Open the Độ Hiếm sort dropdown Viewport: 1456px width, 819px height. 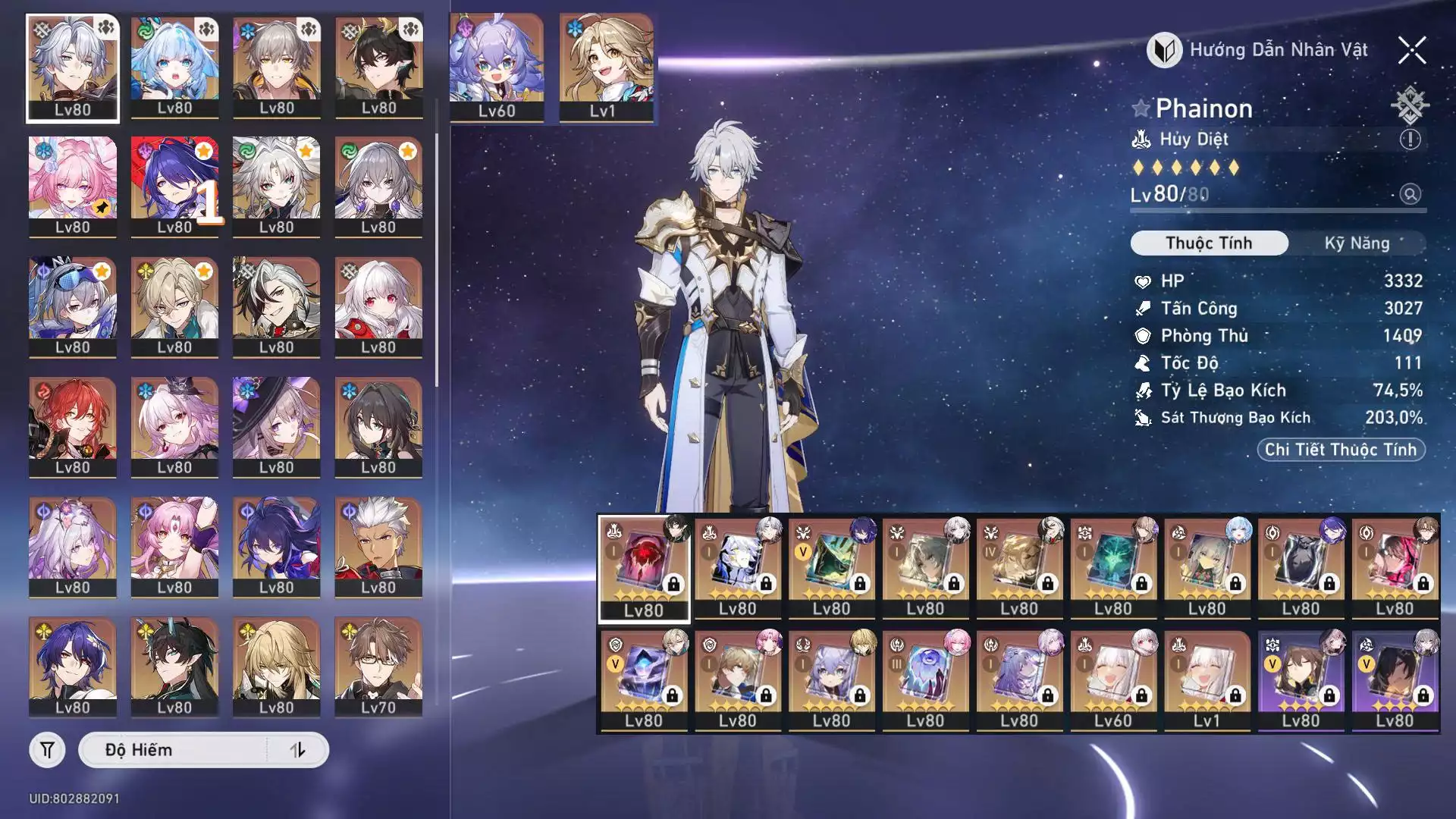174,750
